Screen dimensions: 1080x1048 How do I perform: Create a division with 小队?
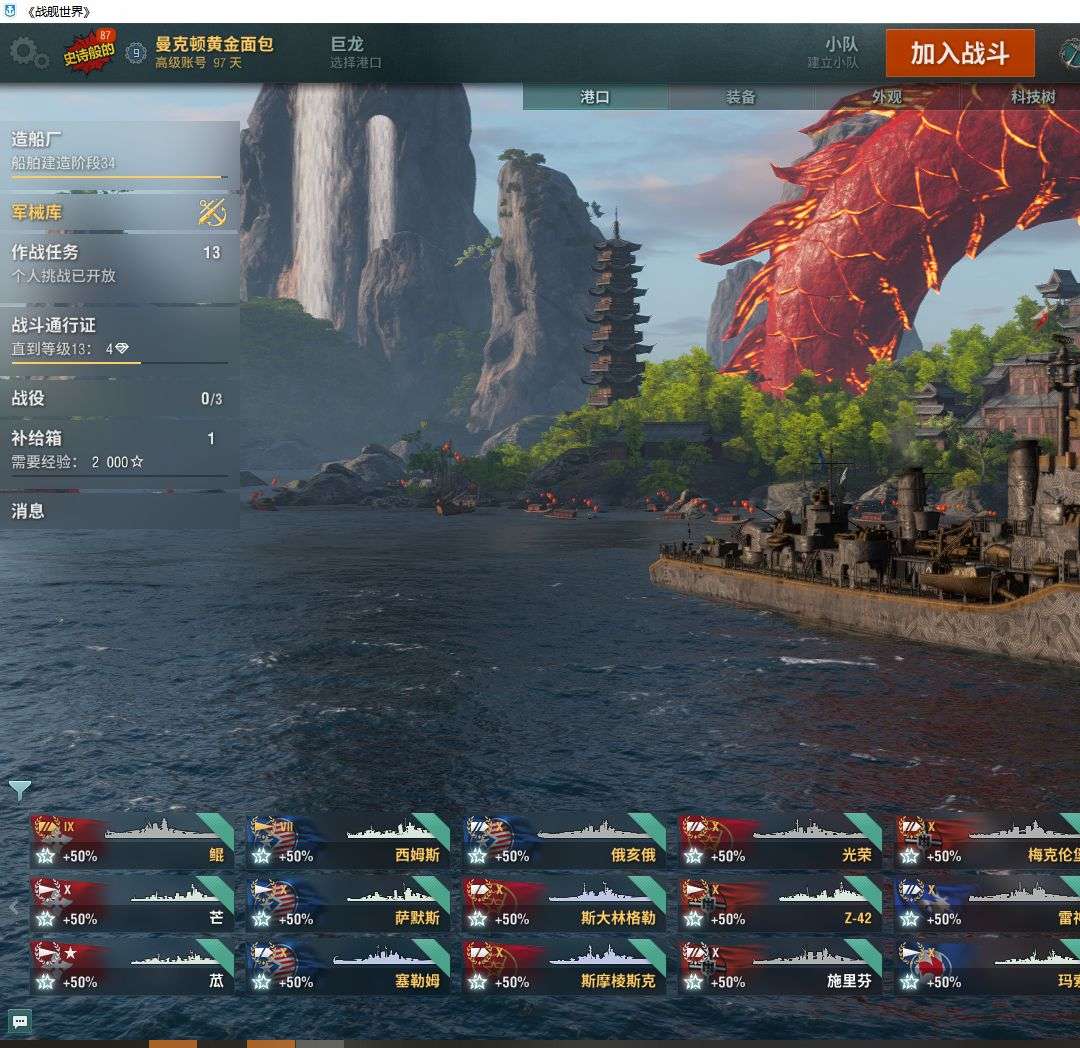[x=834, y=52]
